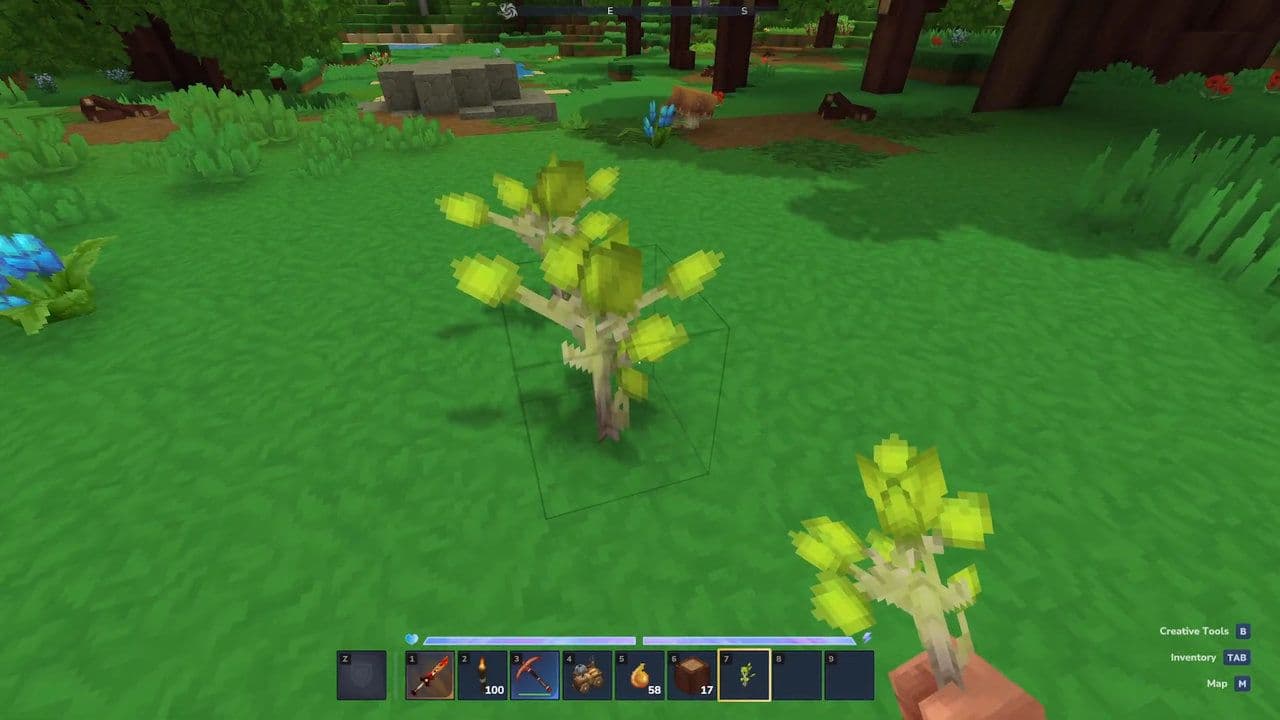Image resolution: width=1280 pixels, height=720 pixels.
Task: Click the highlighted sapling hotbar slot
Action: [744, 675]
